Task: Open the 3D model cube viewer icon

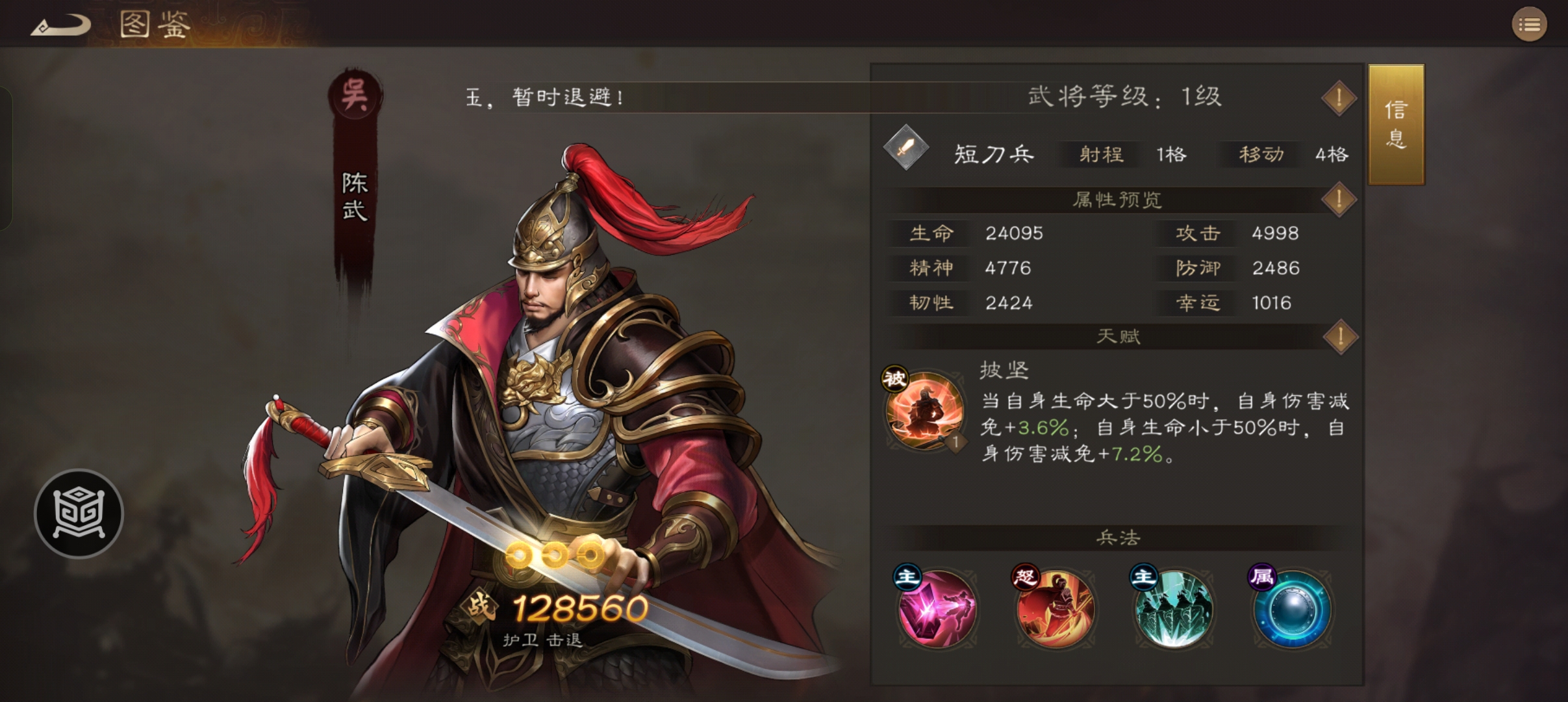Action: tap(77, 513)
